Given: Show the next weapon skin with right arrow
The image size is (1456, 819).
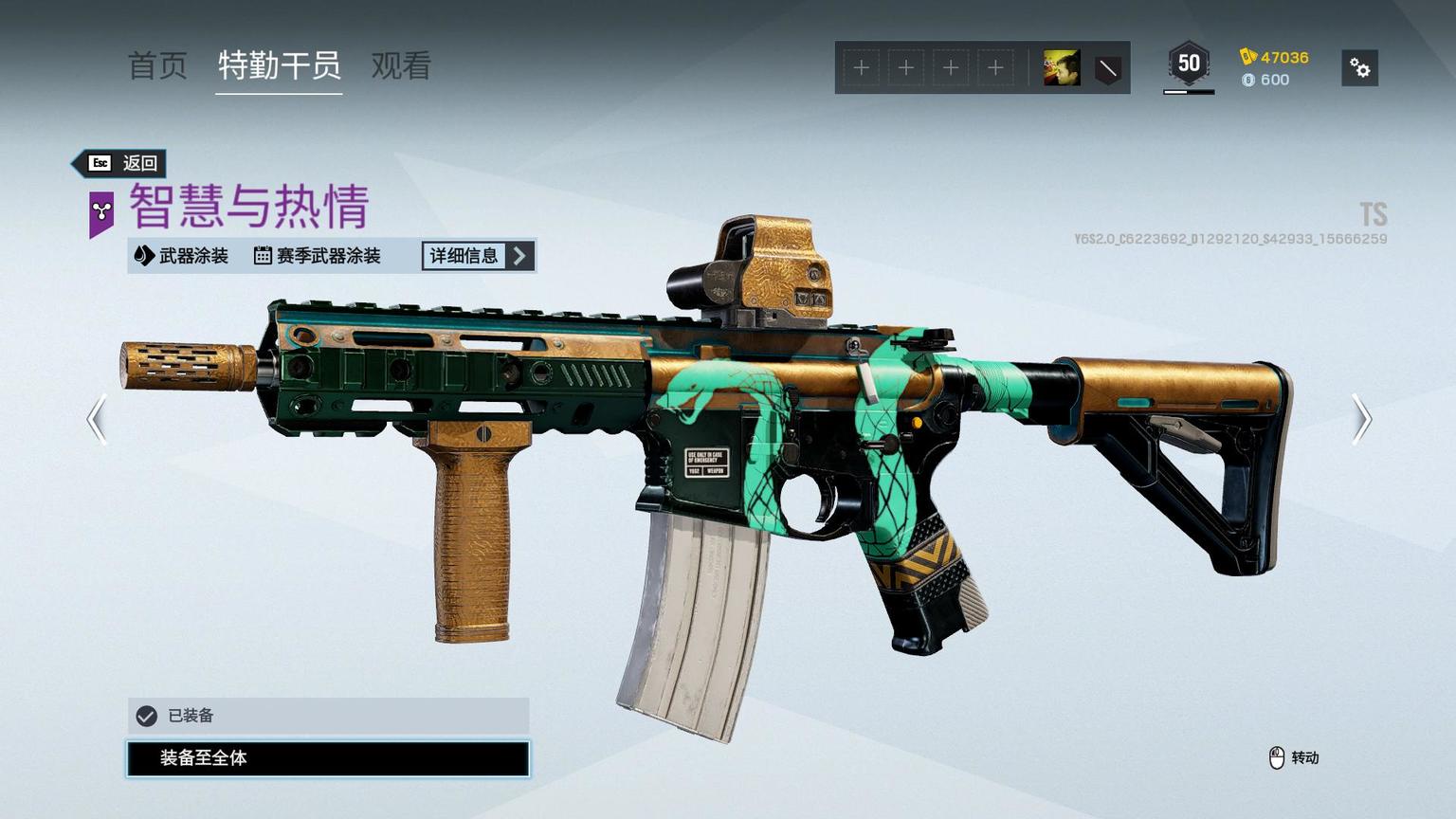Looking at the screenshot, I should point(1361,419).
